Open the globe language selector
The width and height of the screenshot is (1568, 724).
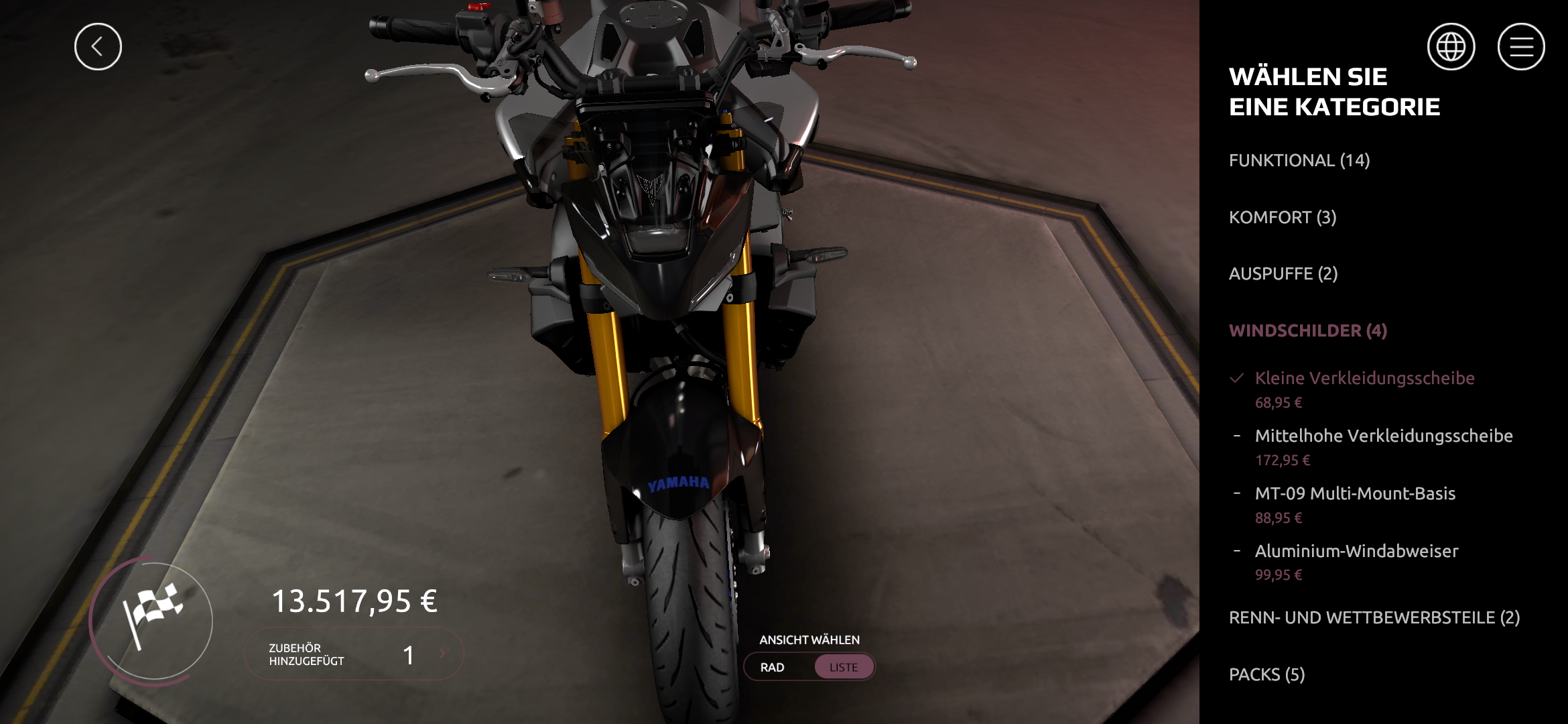[x=1451, y=47]
